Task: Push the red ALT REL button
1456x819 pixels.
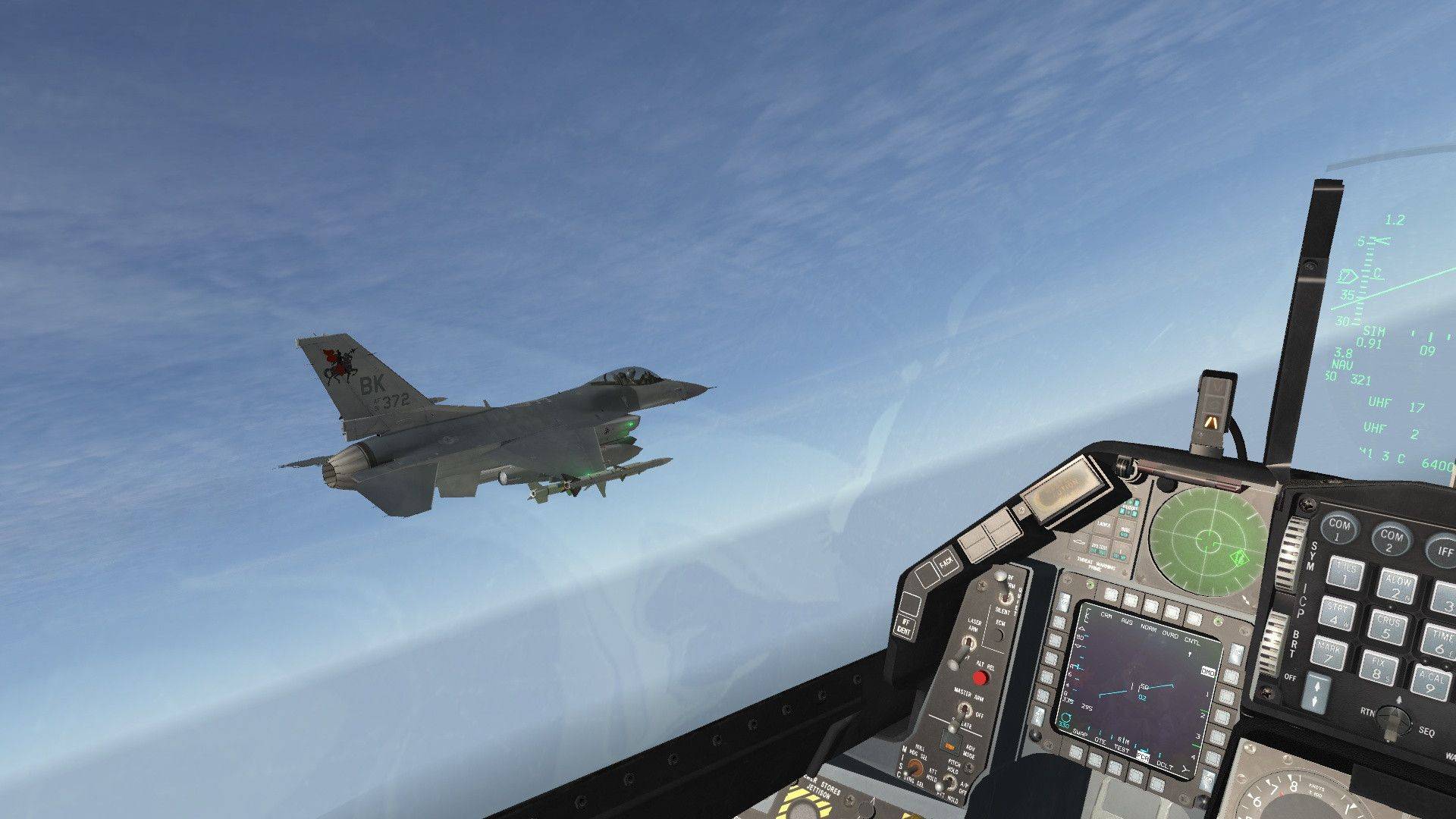Action: coord(980,677)
